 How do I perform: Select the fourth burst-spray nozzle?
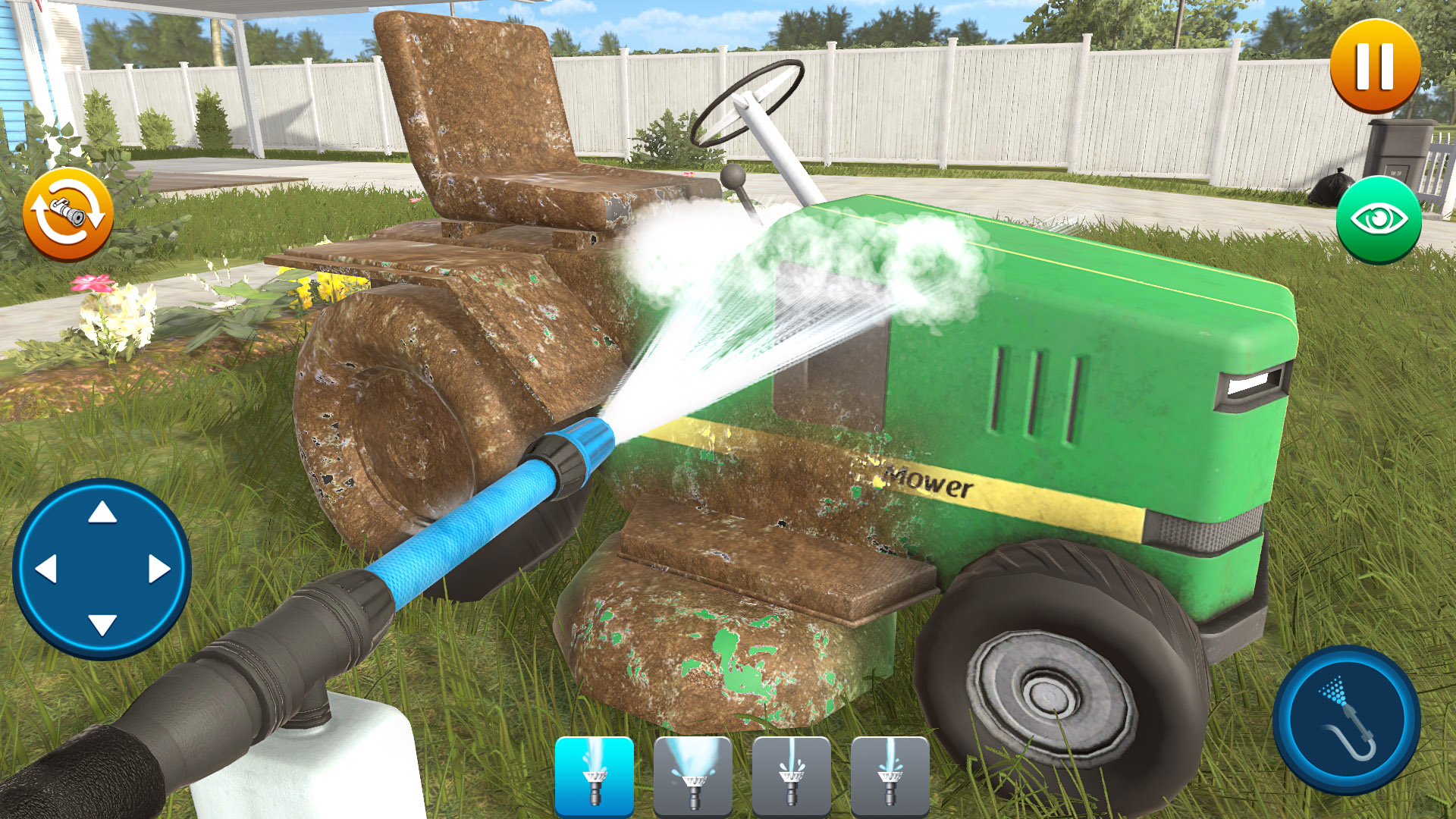click(x=889, y=775)
